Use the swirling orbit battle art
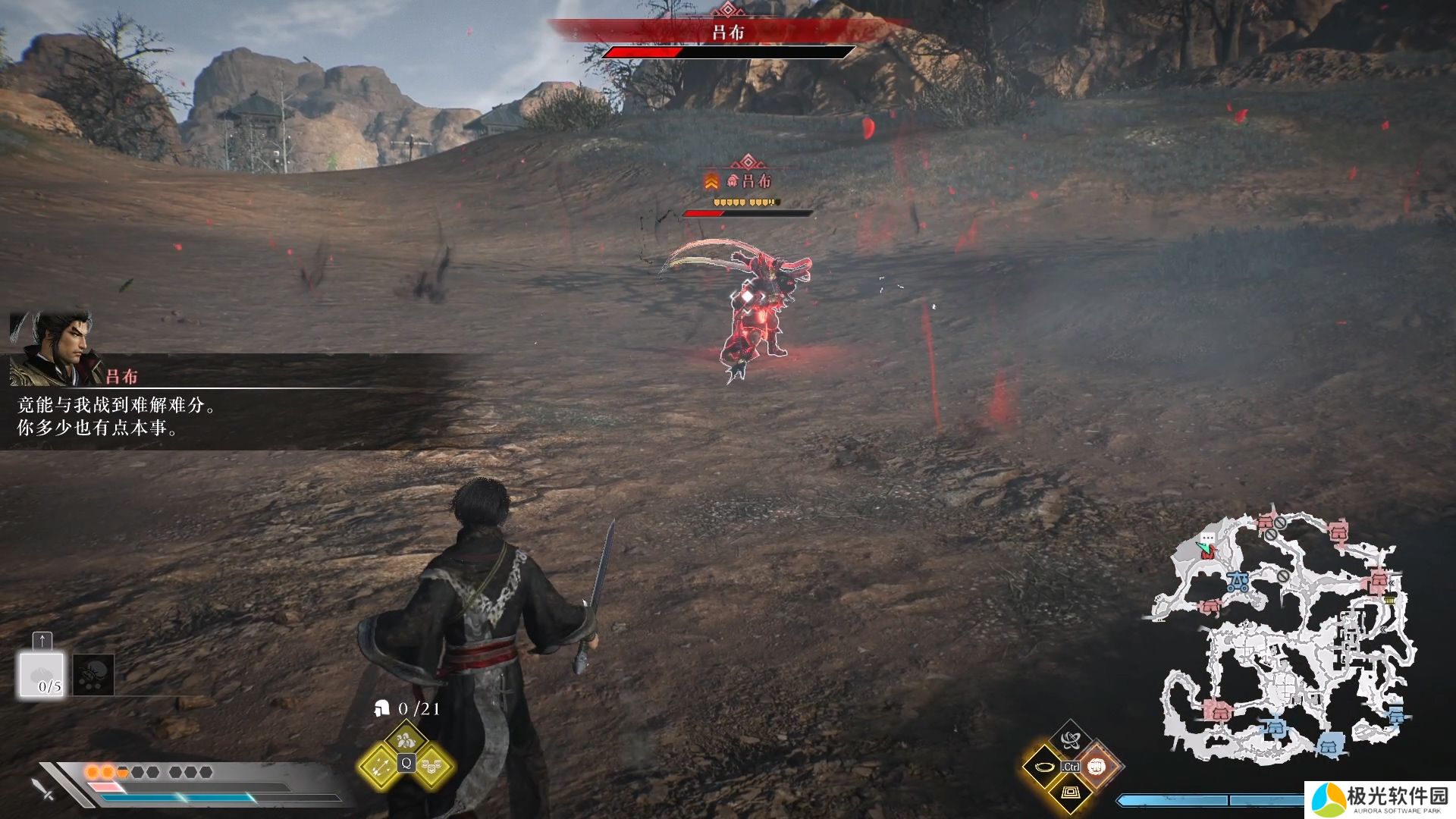 click(1070, 740)
